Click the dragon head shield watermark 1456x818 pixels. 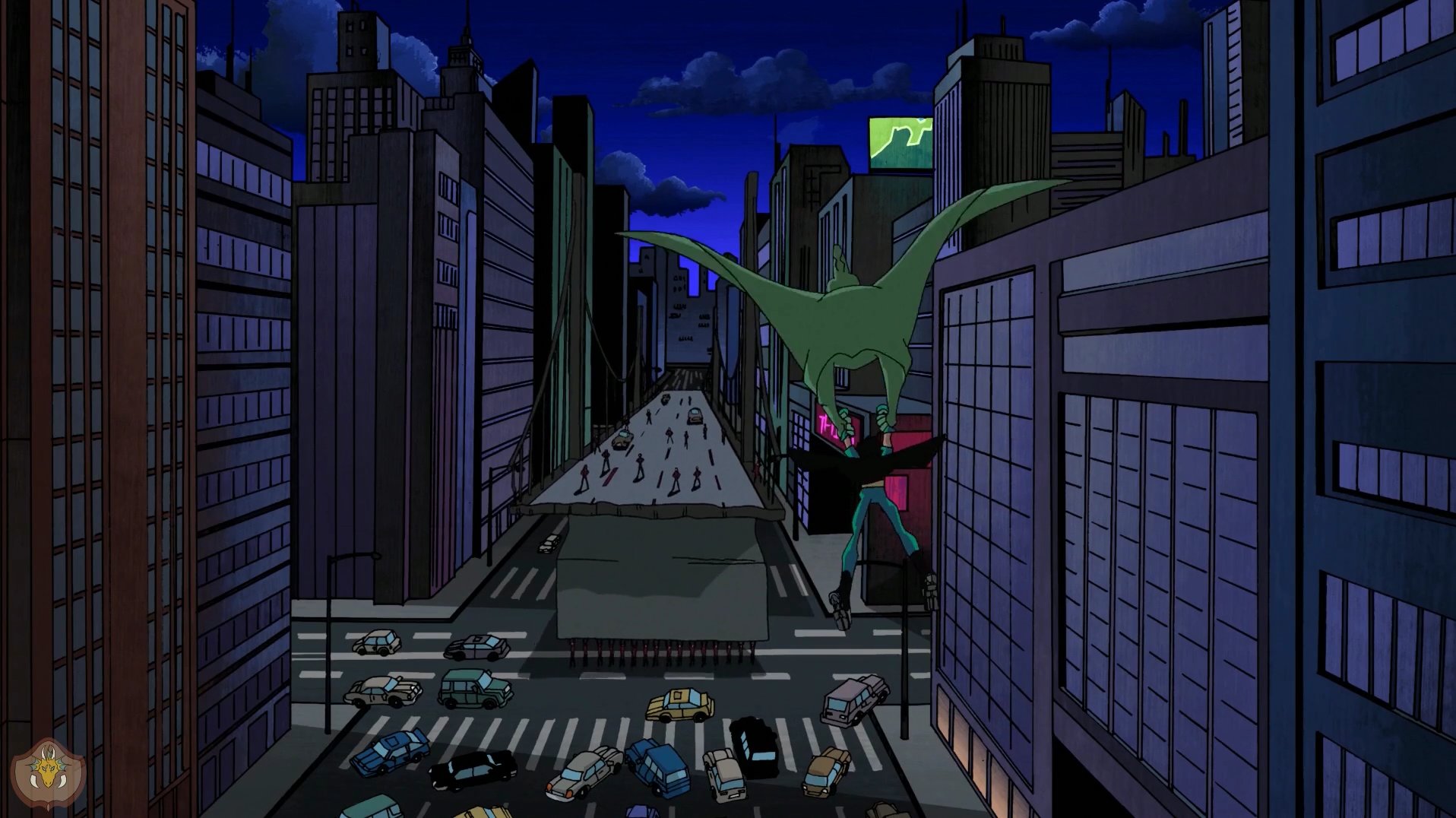(x=49, y=773)
